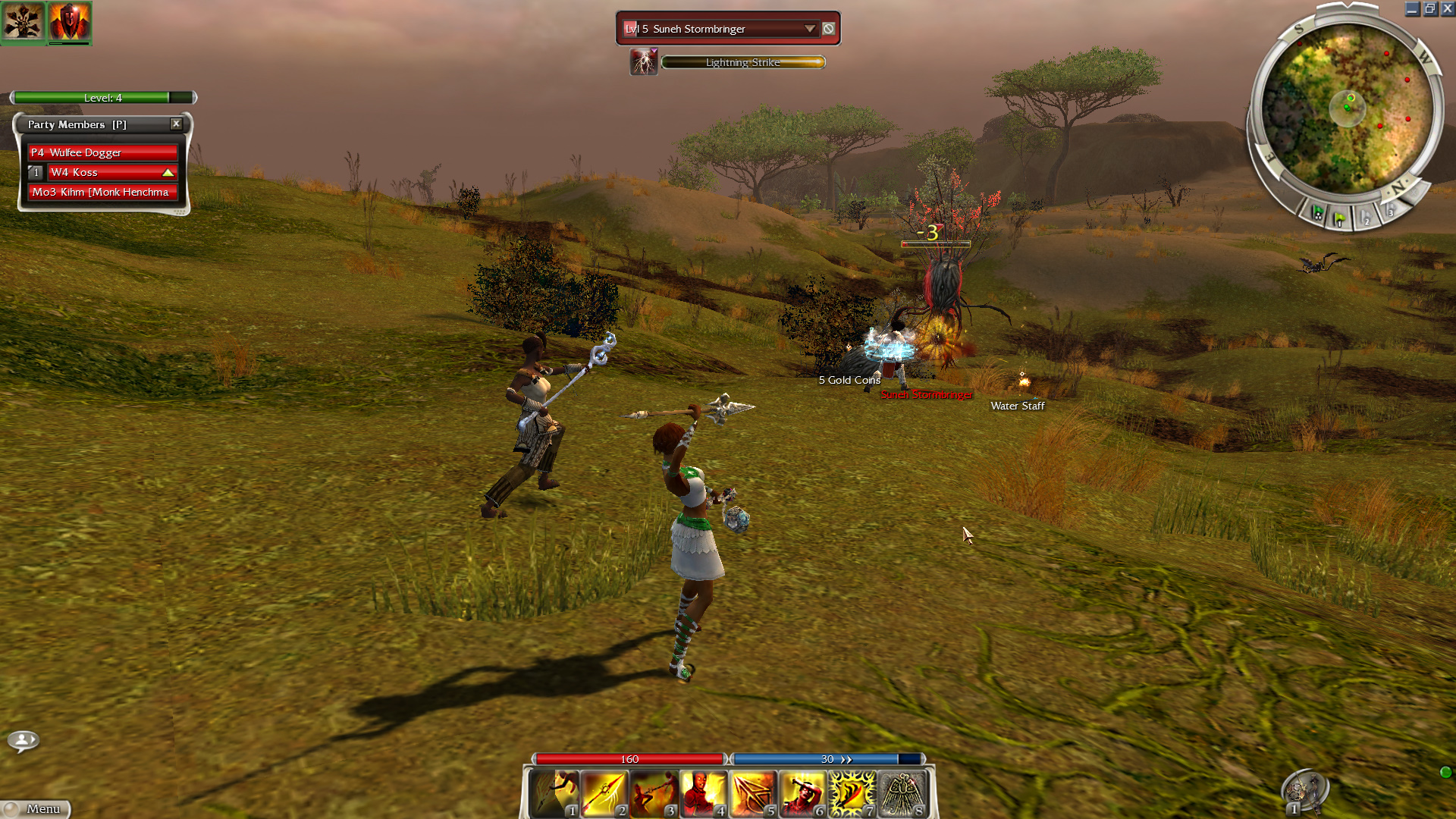
Task: Select party member Wulfee Dogger
Action: [x=102, y=152]
